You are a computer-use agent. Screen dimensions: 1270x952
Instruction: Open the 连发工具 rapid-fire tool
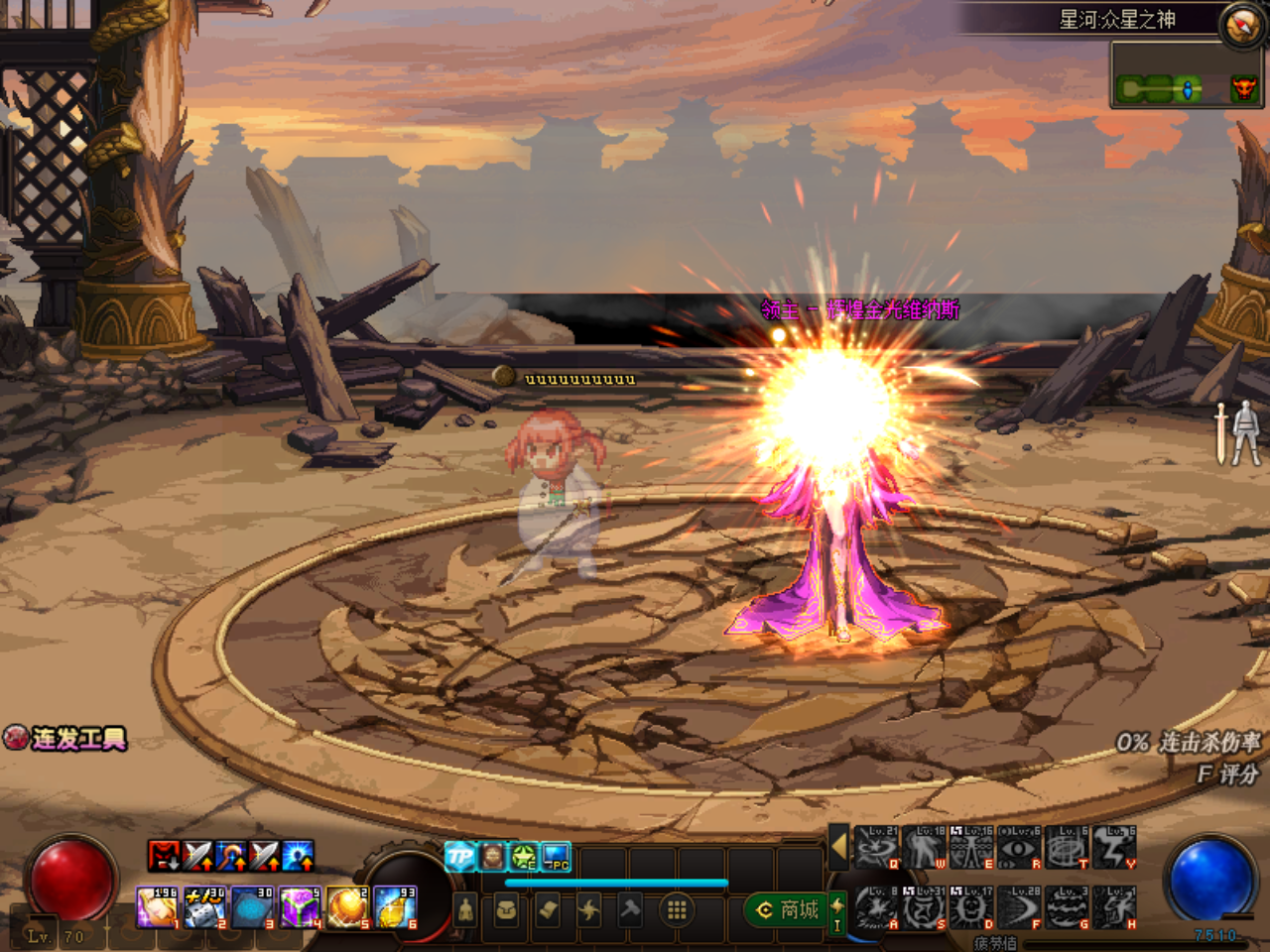(65, 738)
